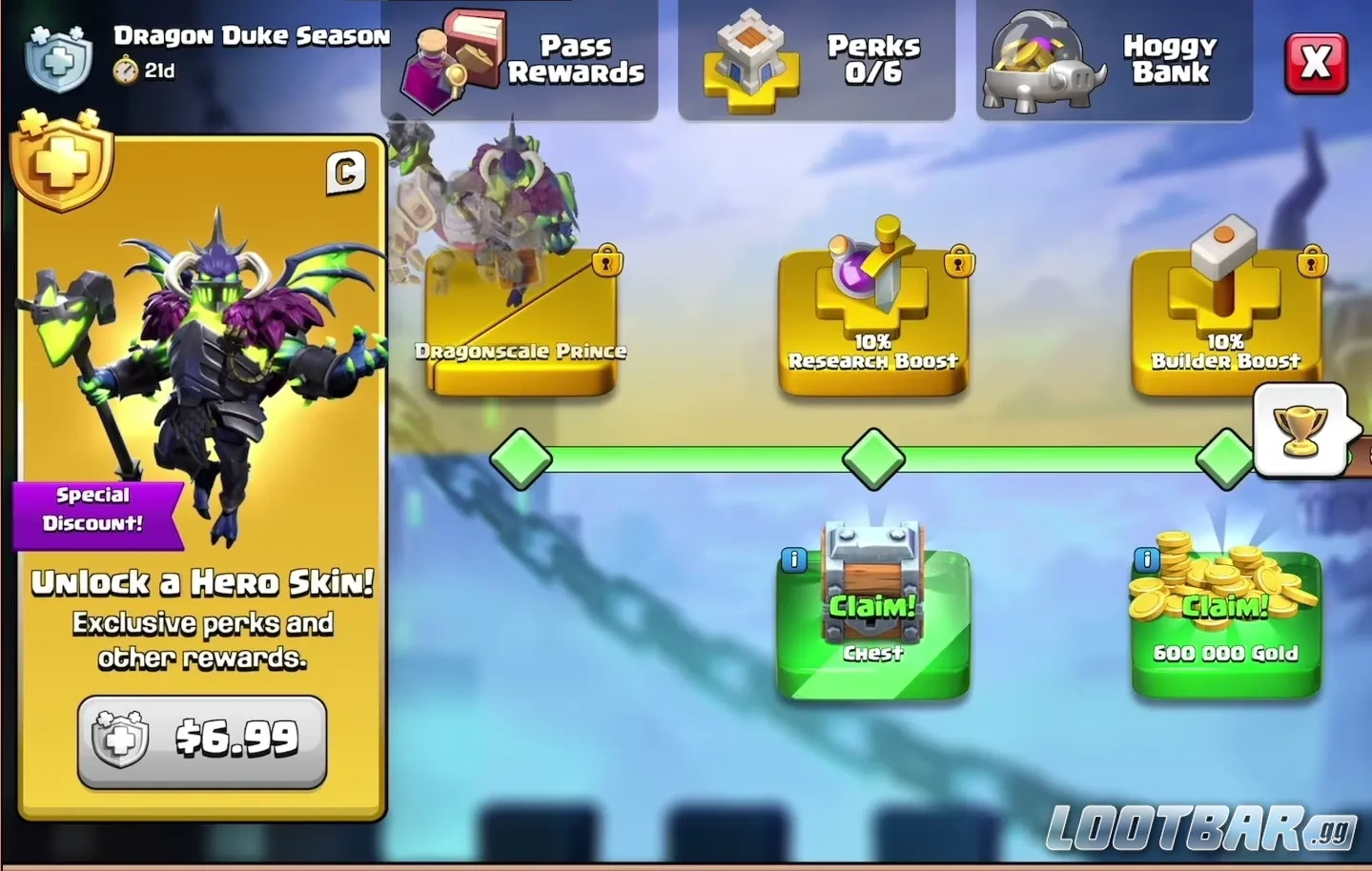
Task: Click the lock on Builder Boost reward
Action: coord(1311,262)
